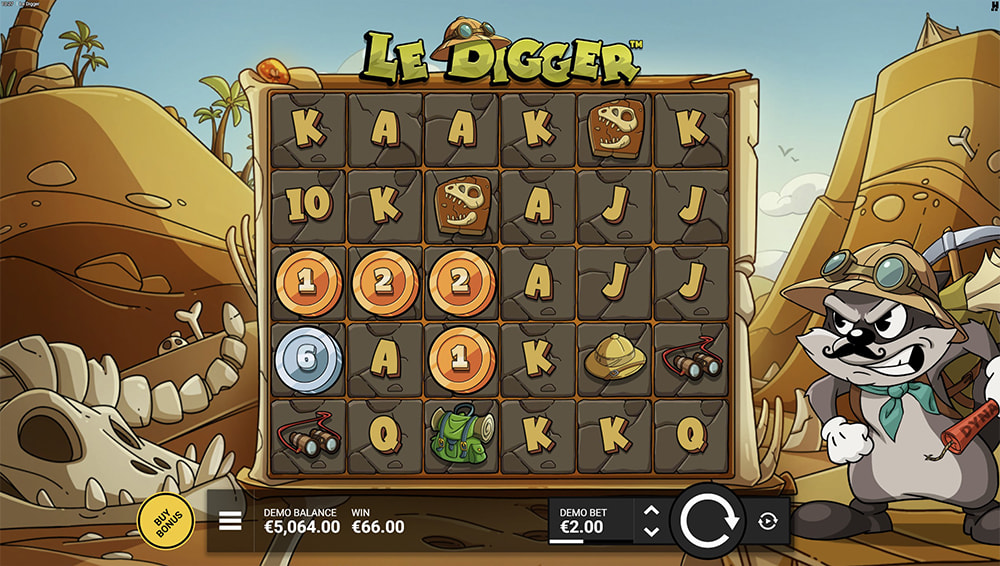Image resolution: width=1000 pixels, height=566 pixels.
Task: Open the hamburger menu
Action: pos(230,521)
